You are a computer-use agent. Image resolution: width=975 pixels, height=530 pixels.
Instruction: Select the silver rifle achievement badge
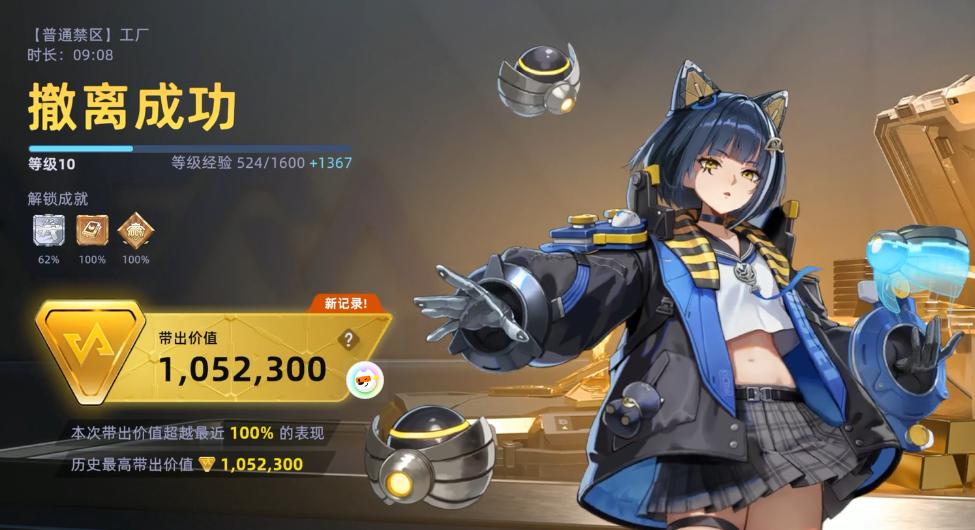tap(49, 231)
